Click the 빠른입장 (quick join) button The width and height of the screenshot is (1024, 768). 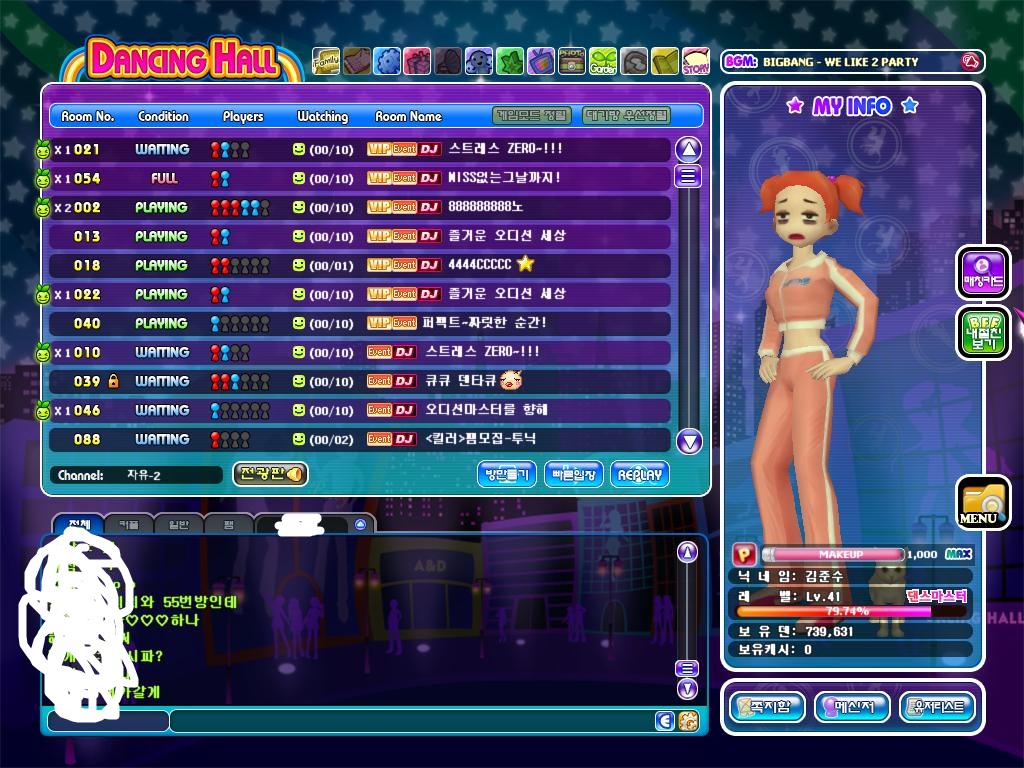click(x=574, y=475)
